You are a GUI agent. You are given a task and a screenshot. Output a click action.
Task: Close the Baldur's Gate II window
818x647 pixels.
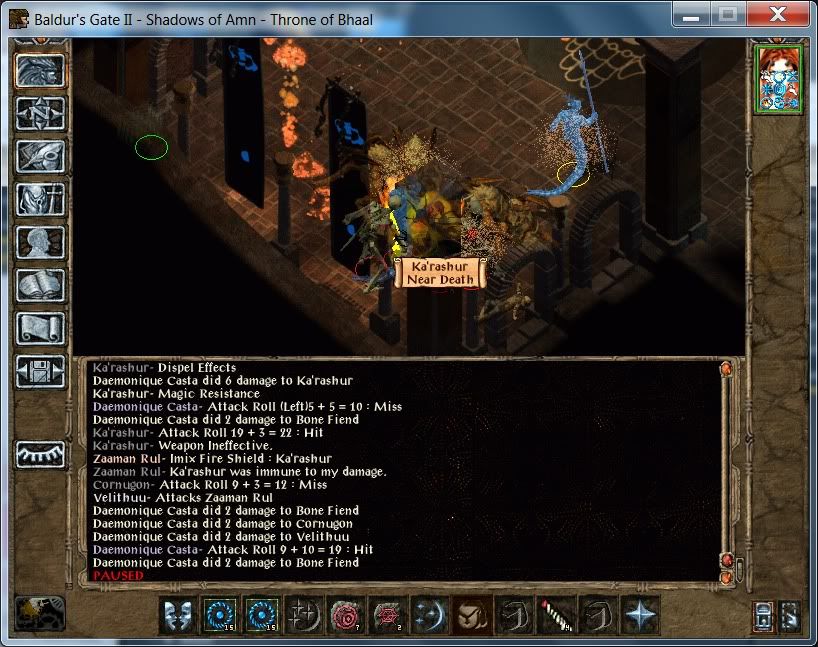(778, 14)
